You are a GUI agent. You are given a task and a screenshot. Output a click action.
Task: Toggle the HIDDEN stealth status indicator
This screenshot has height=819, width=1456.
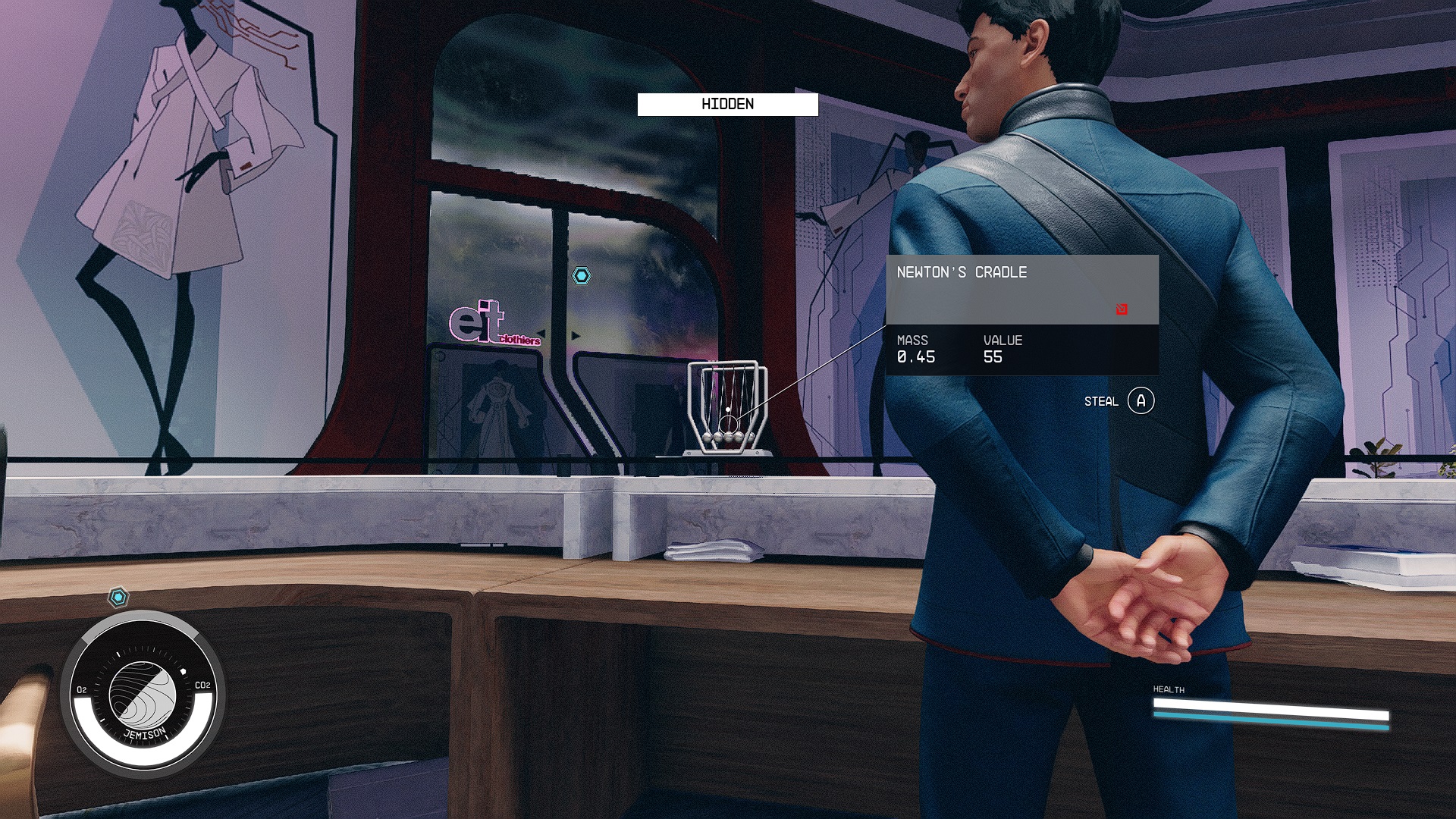coord(727,105)
